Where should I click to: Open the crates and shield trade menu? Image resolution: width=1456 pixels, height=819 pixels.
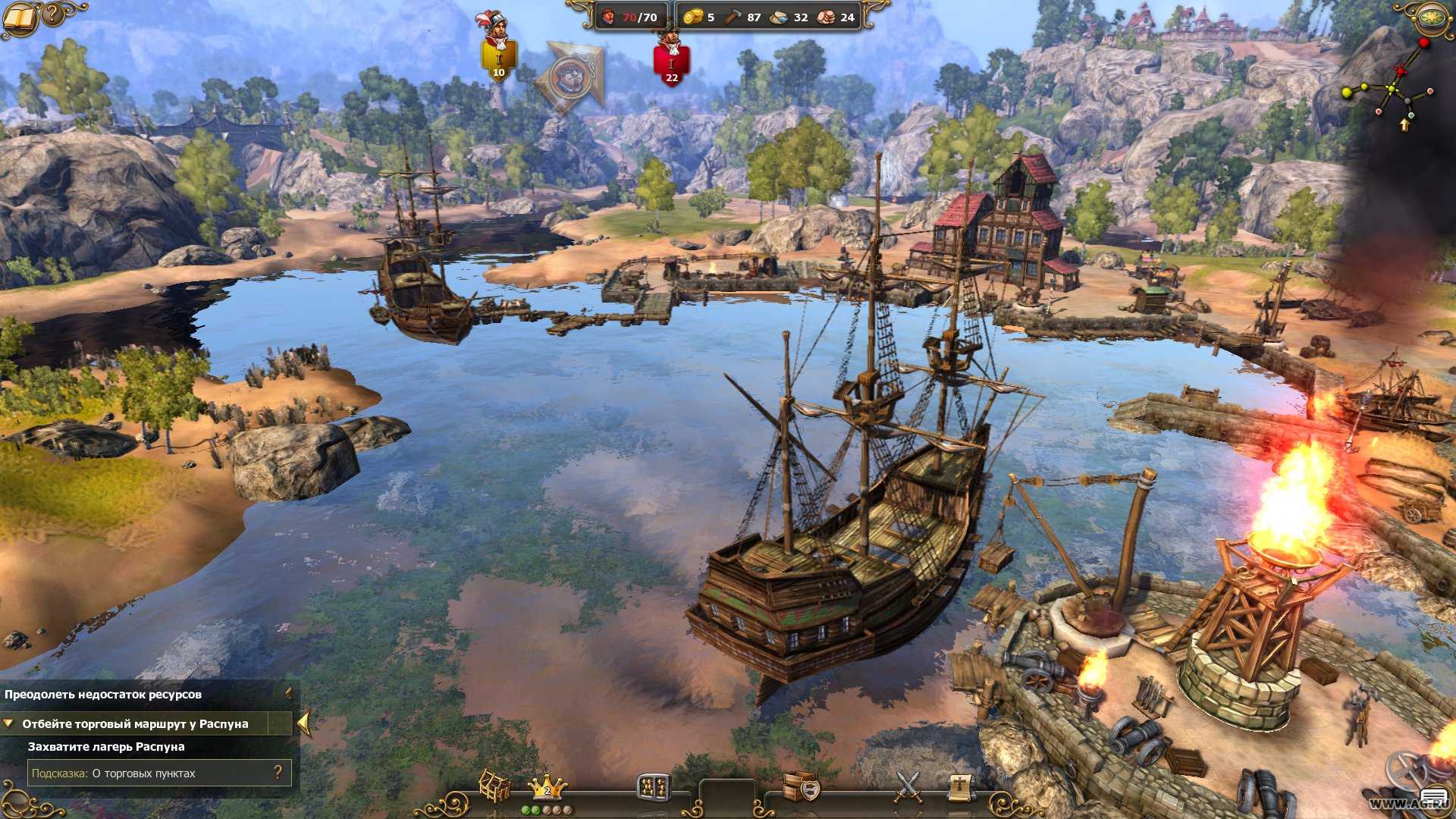(x=800, y=786)
